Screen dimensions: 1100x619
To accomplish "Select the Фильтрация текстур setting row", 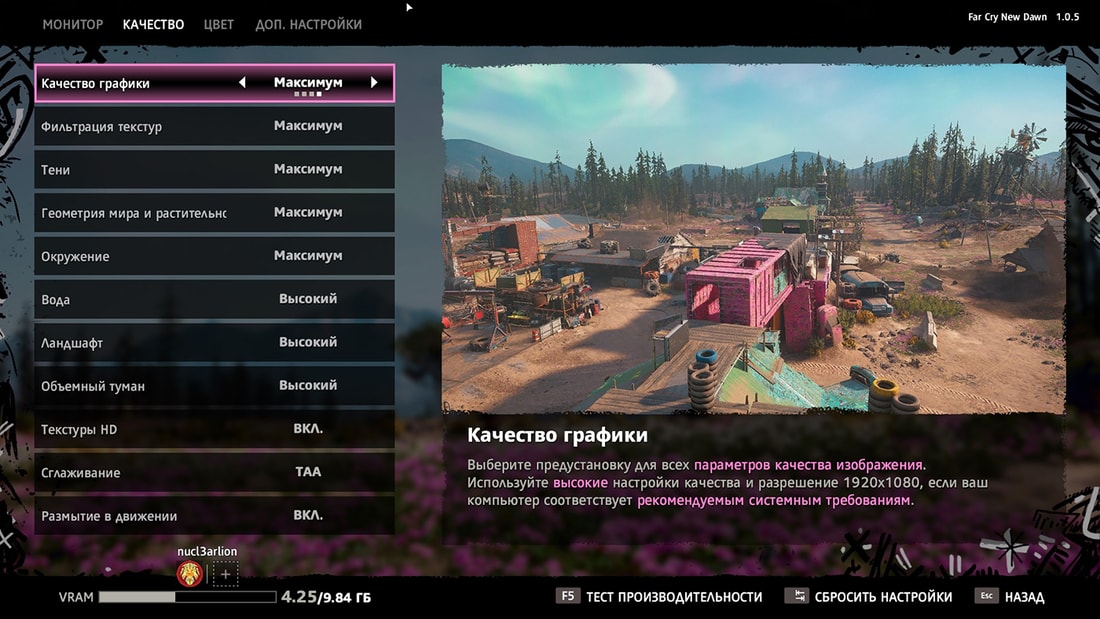I will point(214,127).
